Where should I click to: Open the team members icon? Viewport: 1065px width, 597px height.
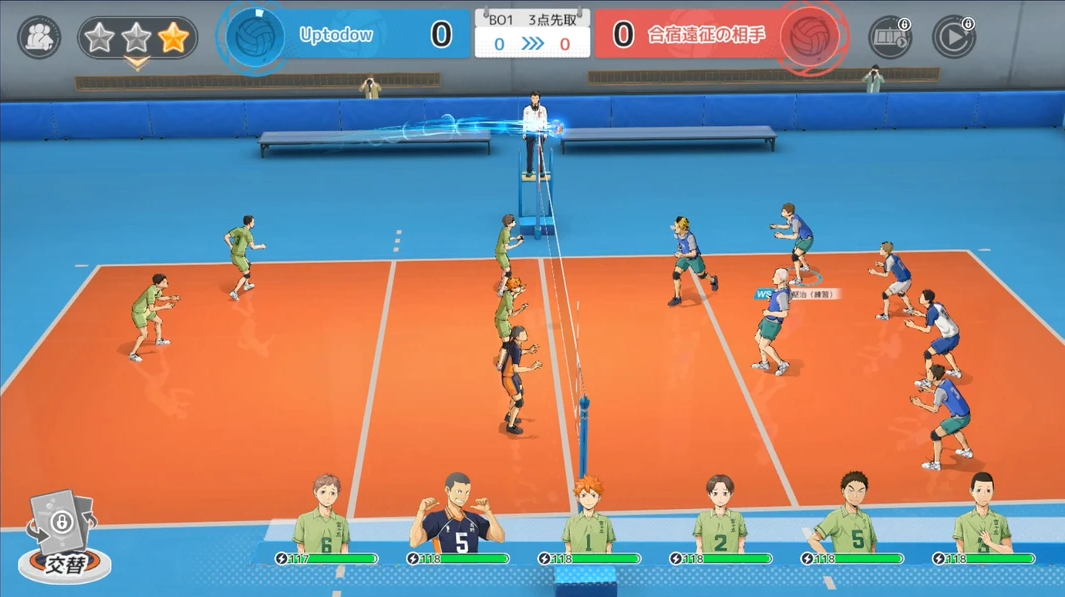pyautogui.click(x=39, y=38)
